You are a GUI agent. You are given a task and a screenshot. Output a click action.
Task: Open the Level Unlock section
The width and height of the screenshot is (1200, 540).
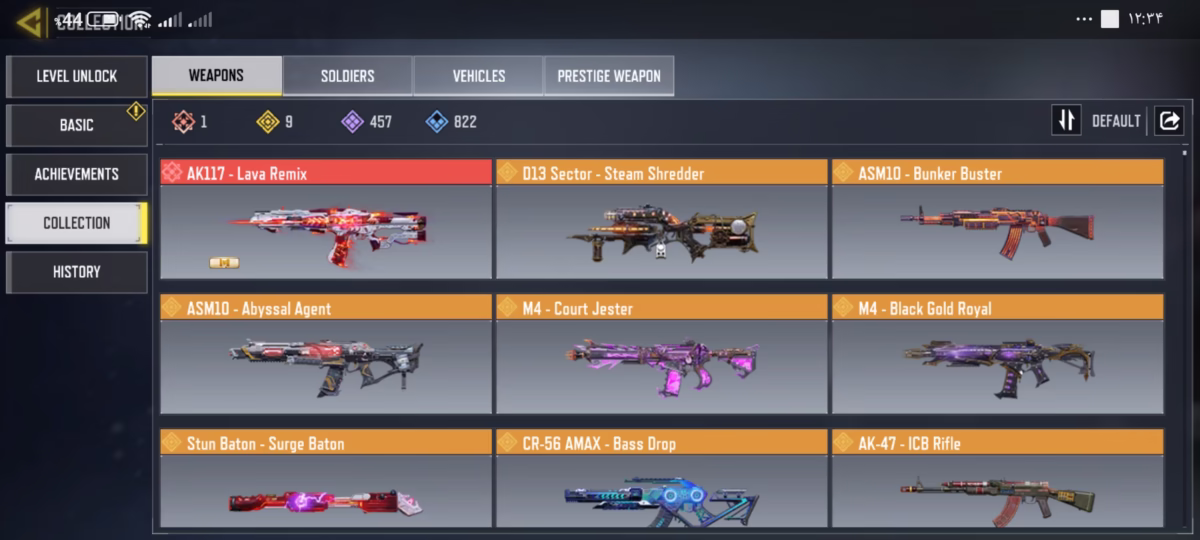[x=76, y=76]
